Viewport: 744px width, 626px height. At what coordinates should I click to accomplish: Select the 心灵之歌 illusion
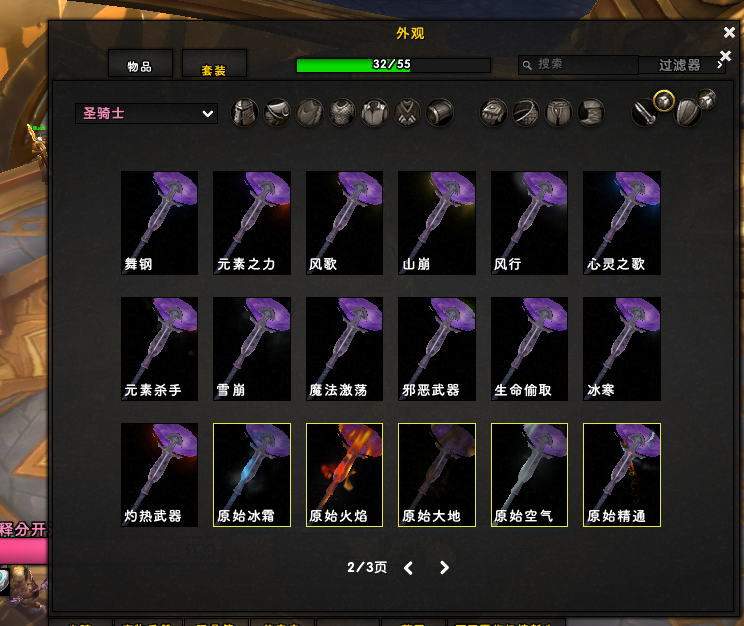tap(622, 223)
